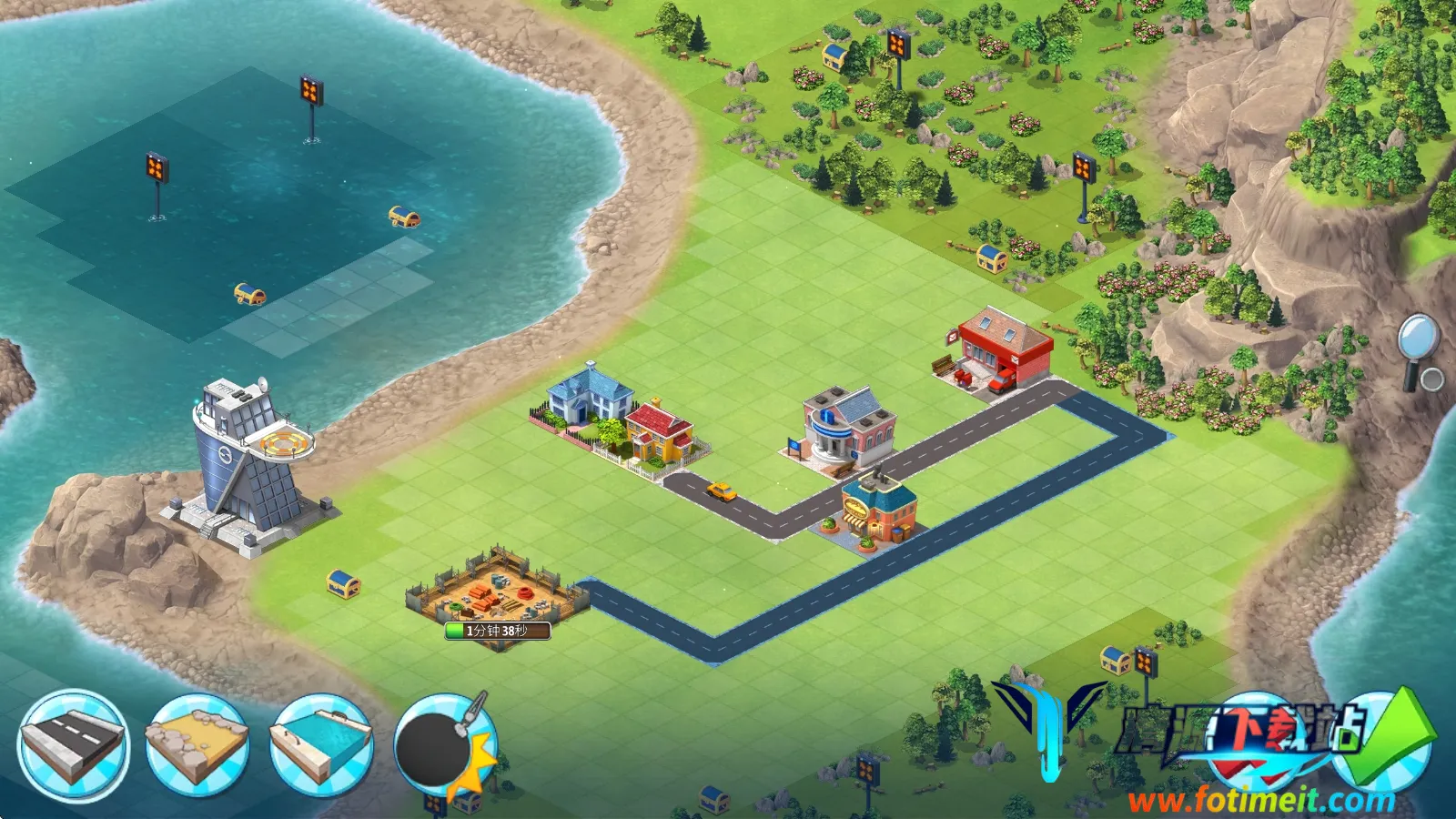Activate the wrecking ball demolish tool
The width and height of the screenshot is (1456, 819).
pos(445,745)
